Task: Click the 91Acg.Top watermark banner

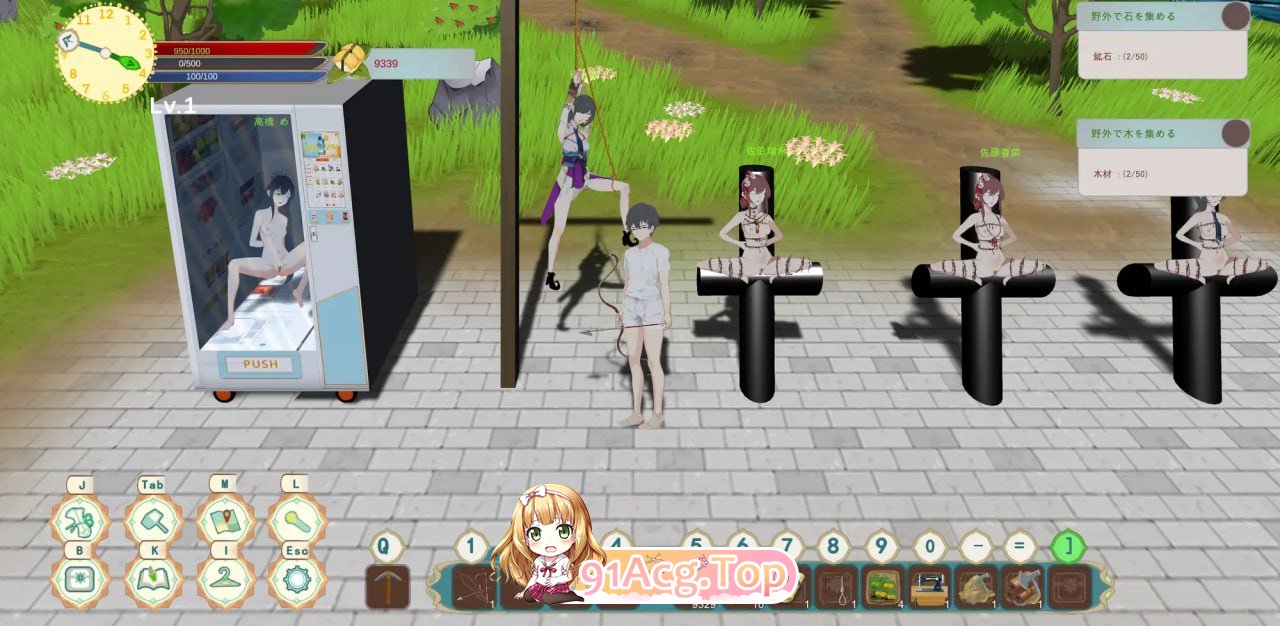Action: pyautogui.click(x=688, y=576)
